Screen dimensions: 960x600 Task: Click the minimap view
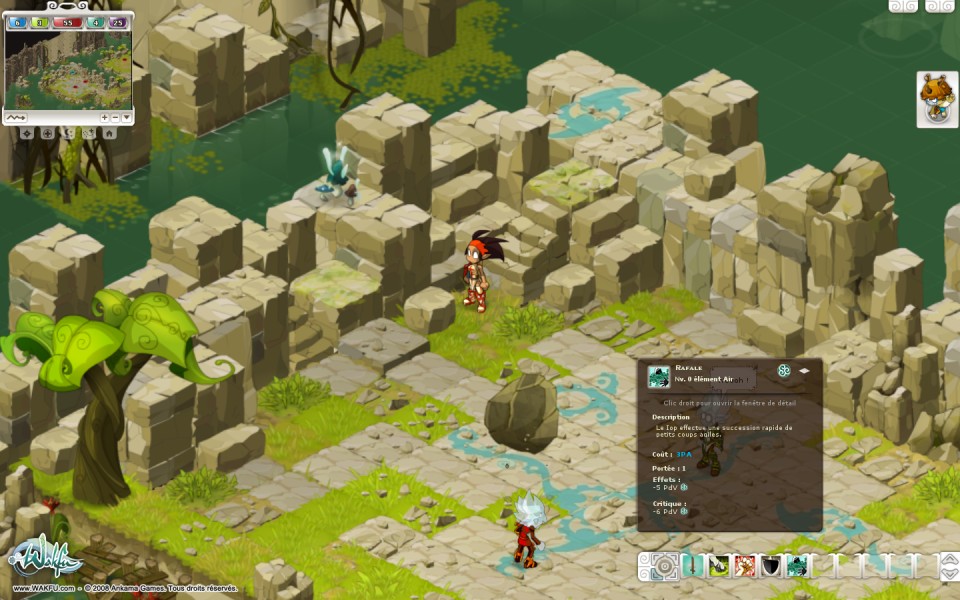point(68,68)
